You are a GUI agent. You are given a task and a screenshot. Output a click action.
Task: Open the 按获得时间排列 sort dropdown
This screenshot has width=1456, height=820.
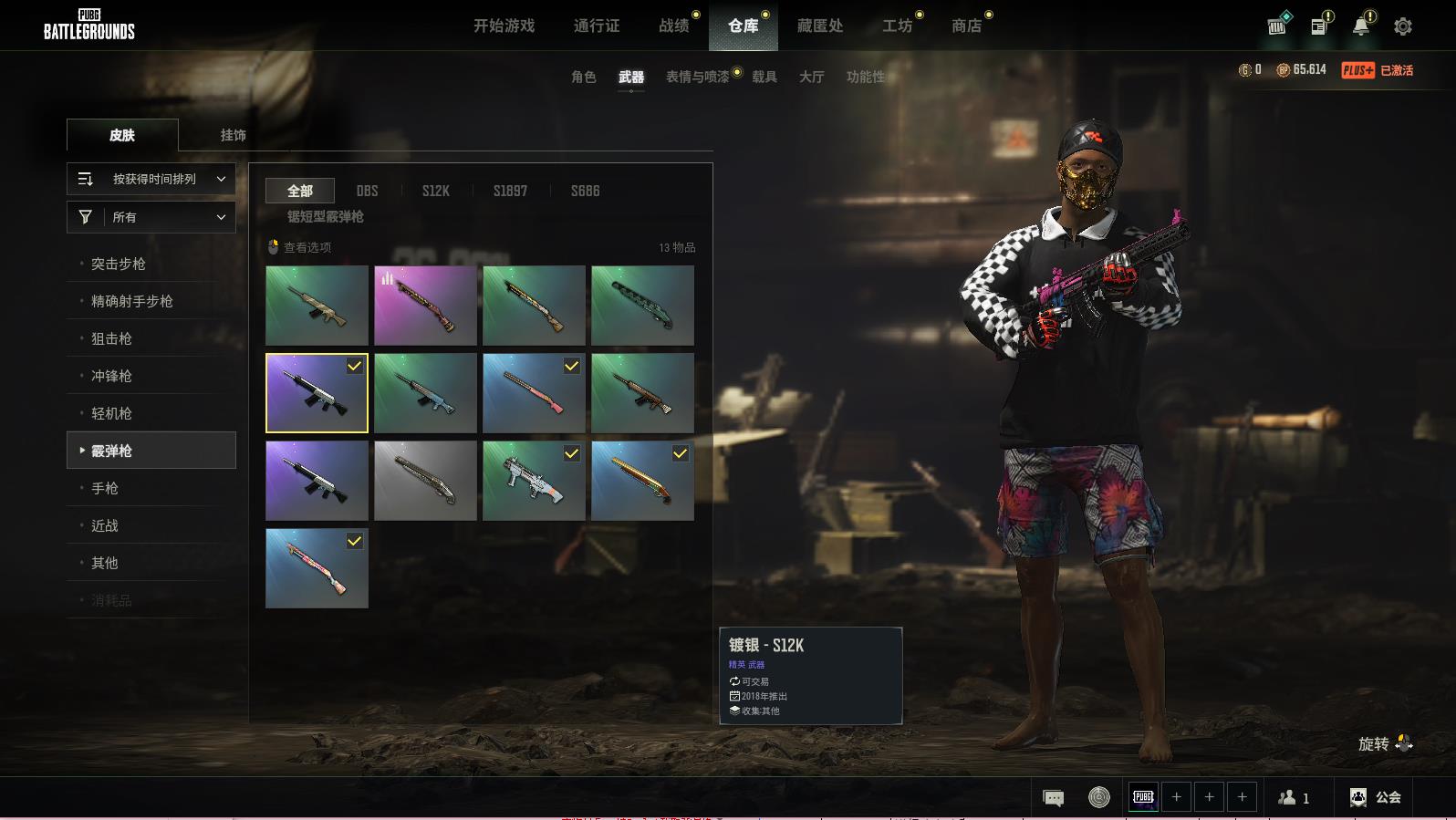pos(151,179)
